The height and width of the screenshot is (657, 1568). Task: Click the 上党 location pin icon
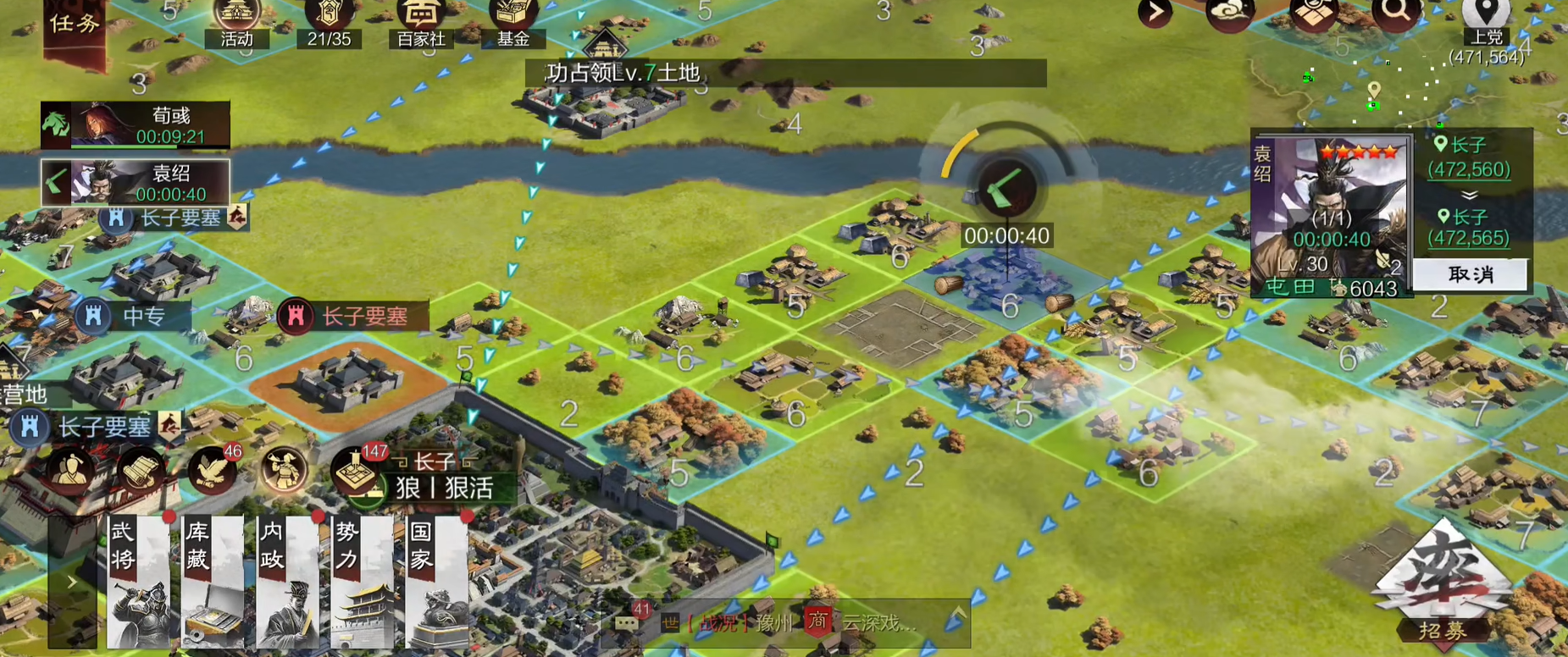(1486, 13)
